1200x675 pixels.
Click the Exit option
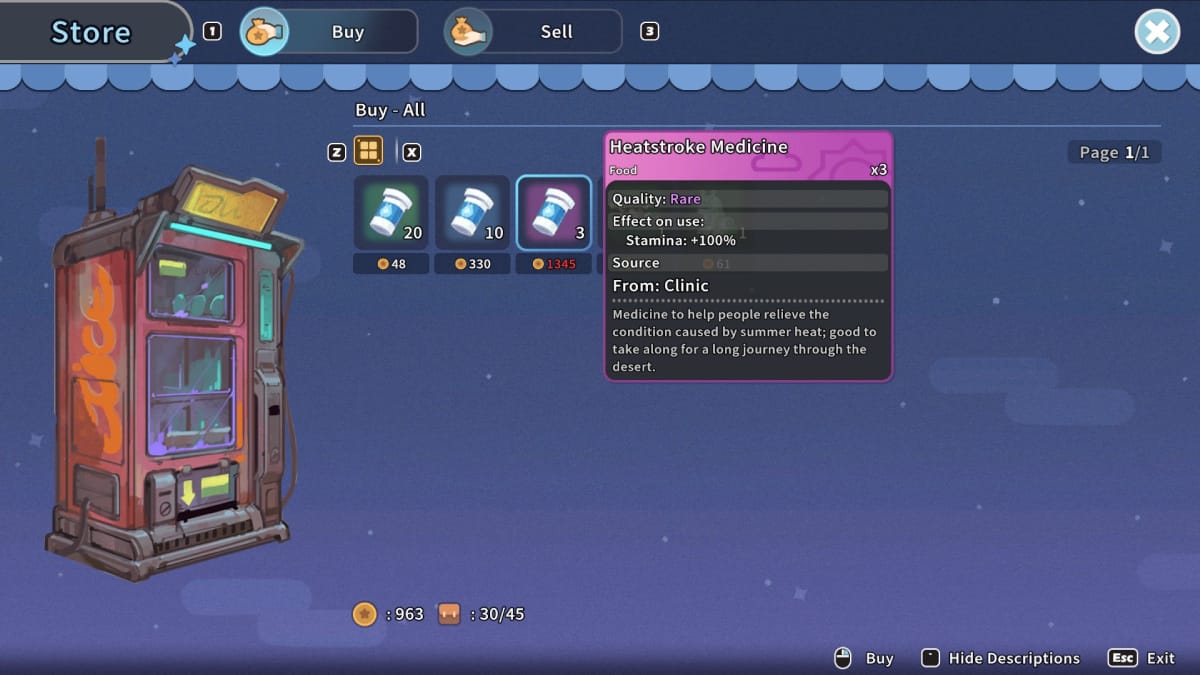tap(1160, 658)
